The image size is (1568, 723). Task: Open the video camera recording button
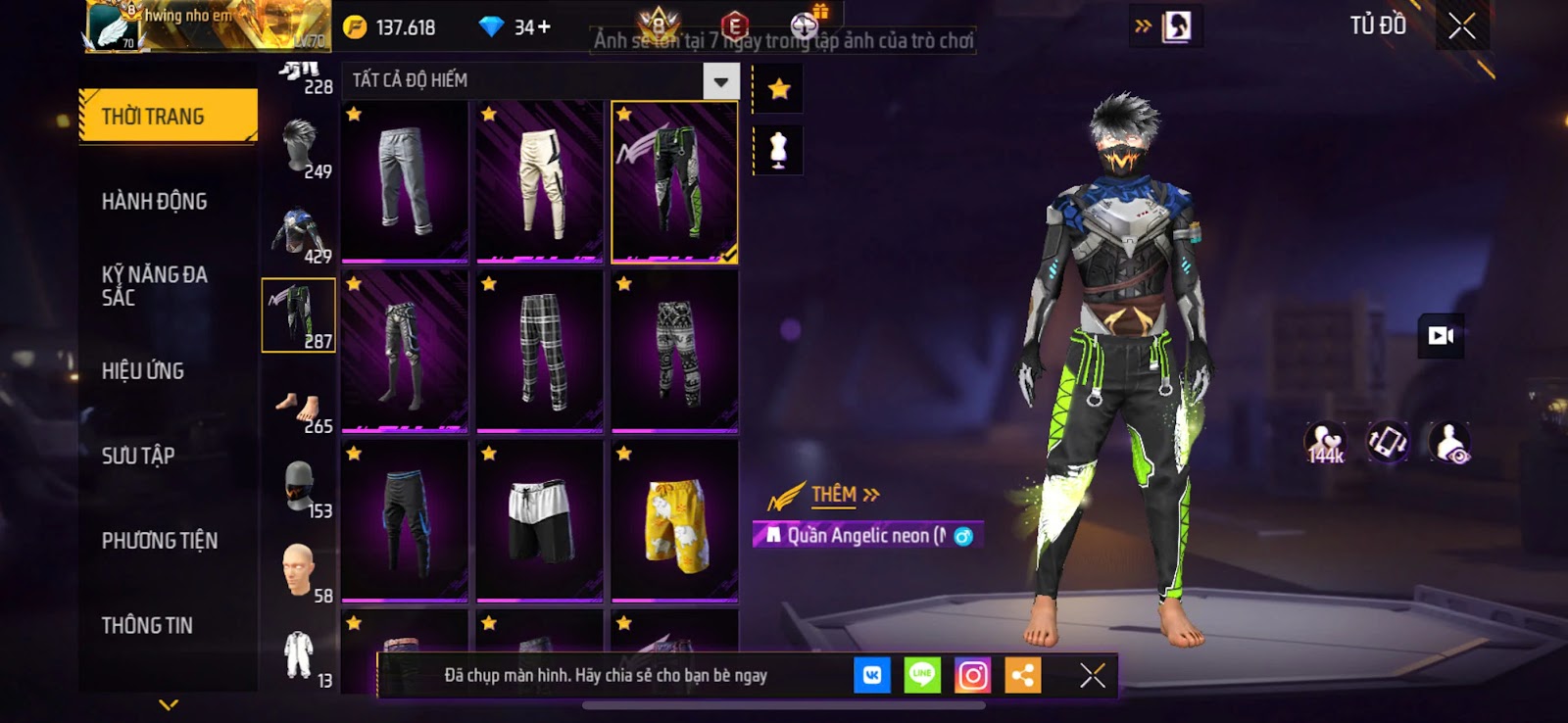[1441, 336]
